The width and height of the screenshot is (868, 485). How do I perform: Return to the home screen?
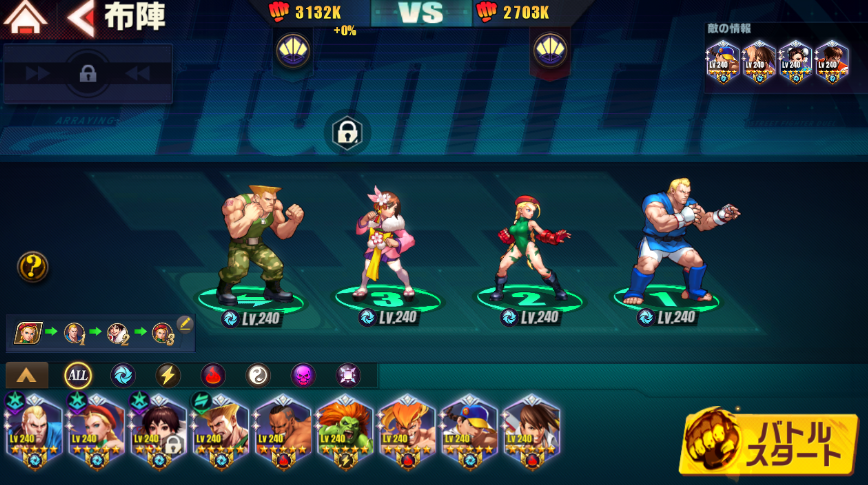[26, 17]
